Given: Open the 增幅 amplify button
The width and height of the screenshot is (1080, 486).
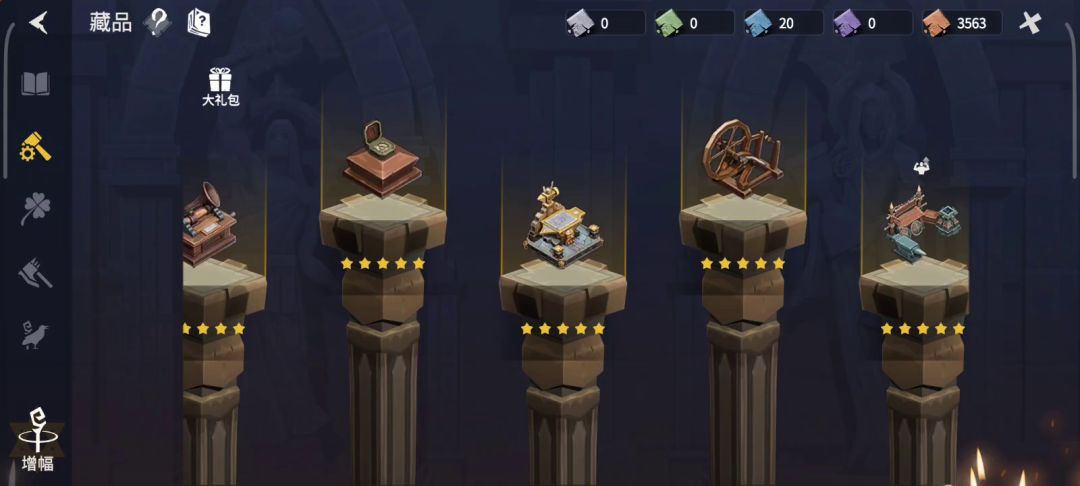Looking at the screenshot, I should coord(38,440).
